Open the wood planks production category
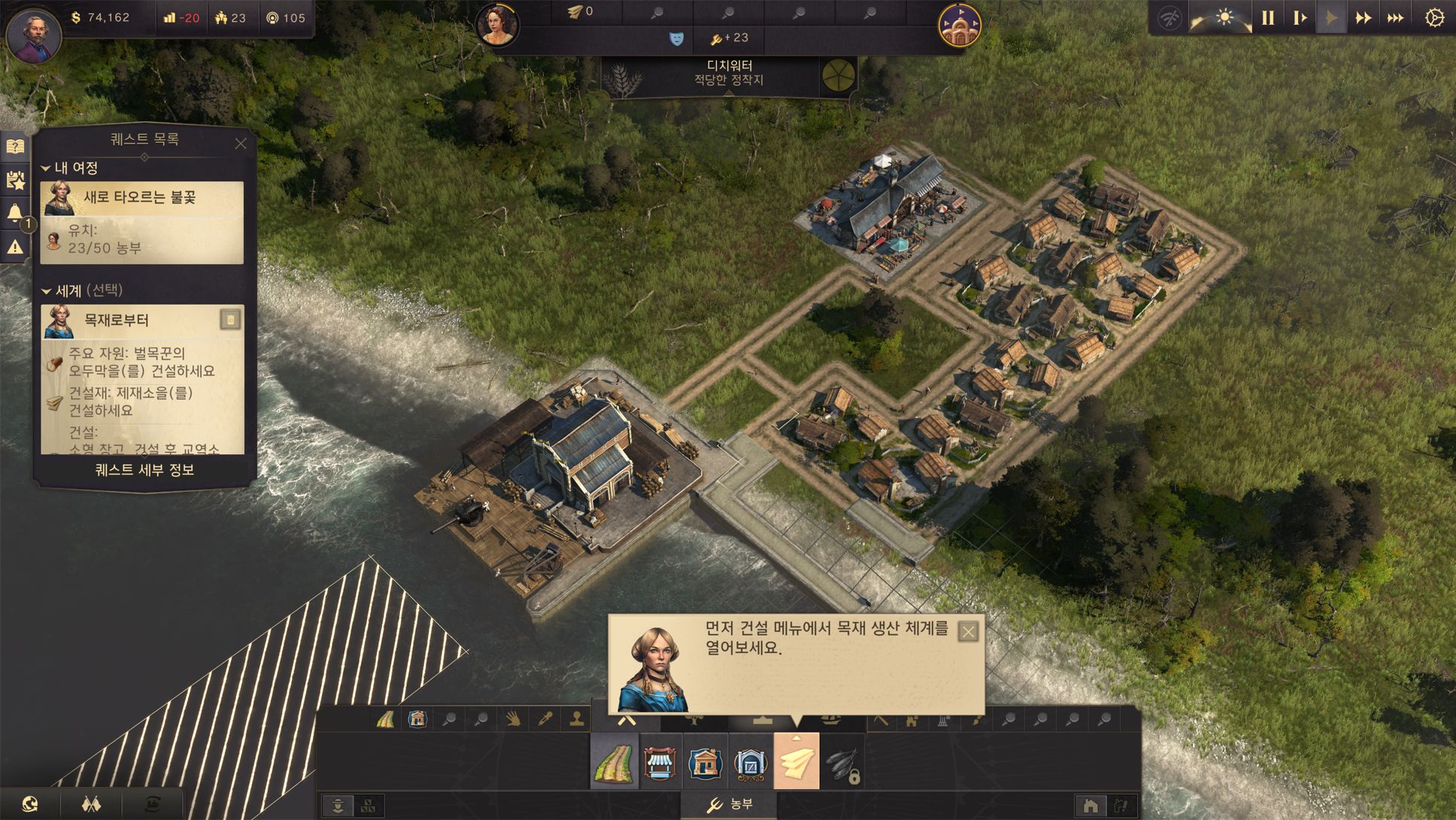Viewport: 1456px width, 820px height. tap(796, 763)
